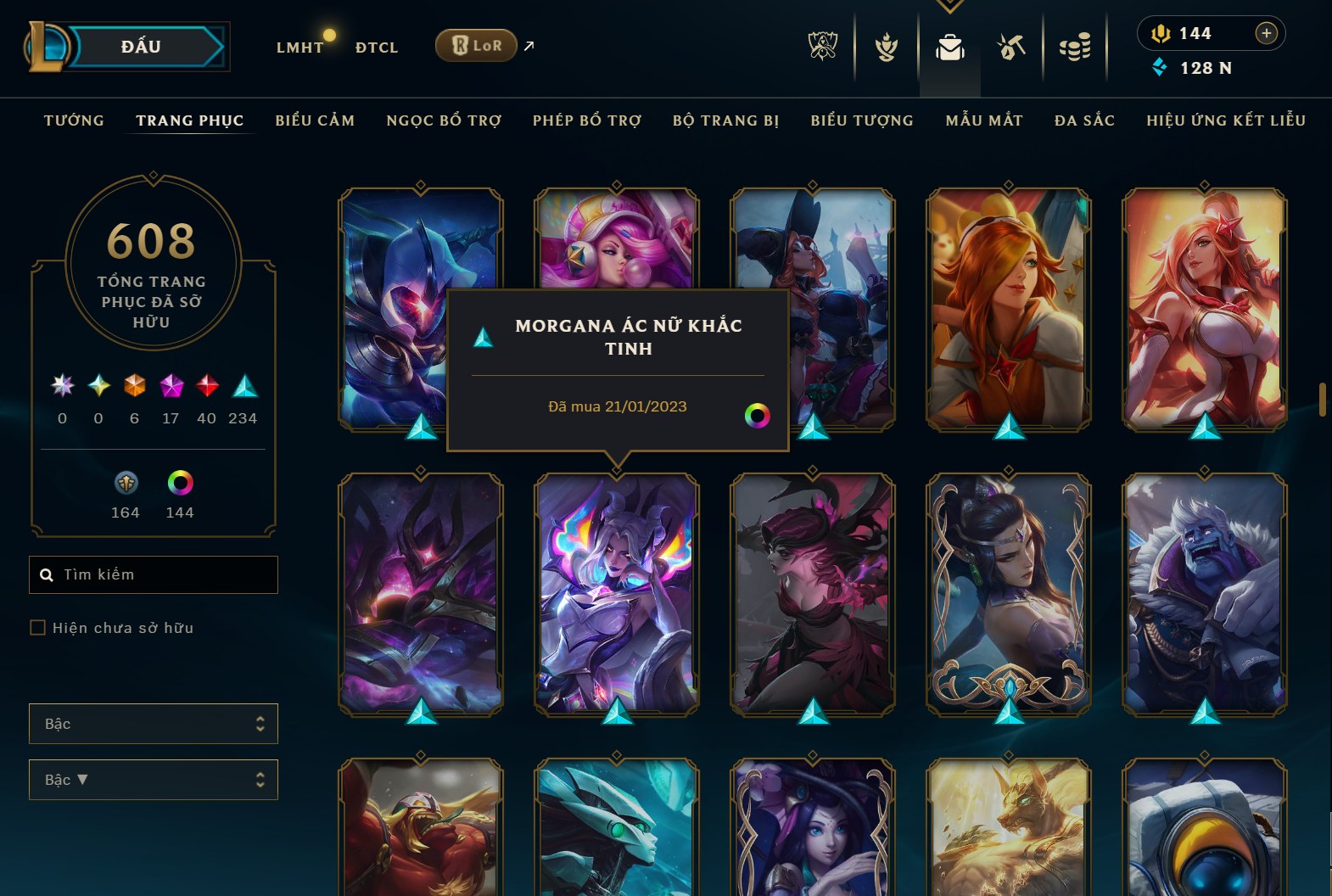
Task: Open the first Bậc dropdown
Action: (x=153, y=724)
